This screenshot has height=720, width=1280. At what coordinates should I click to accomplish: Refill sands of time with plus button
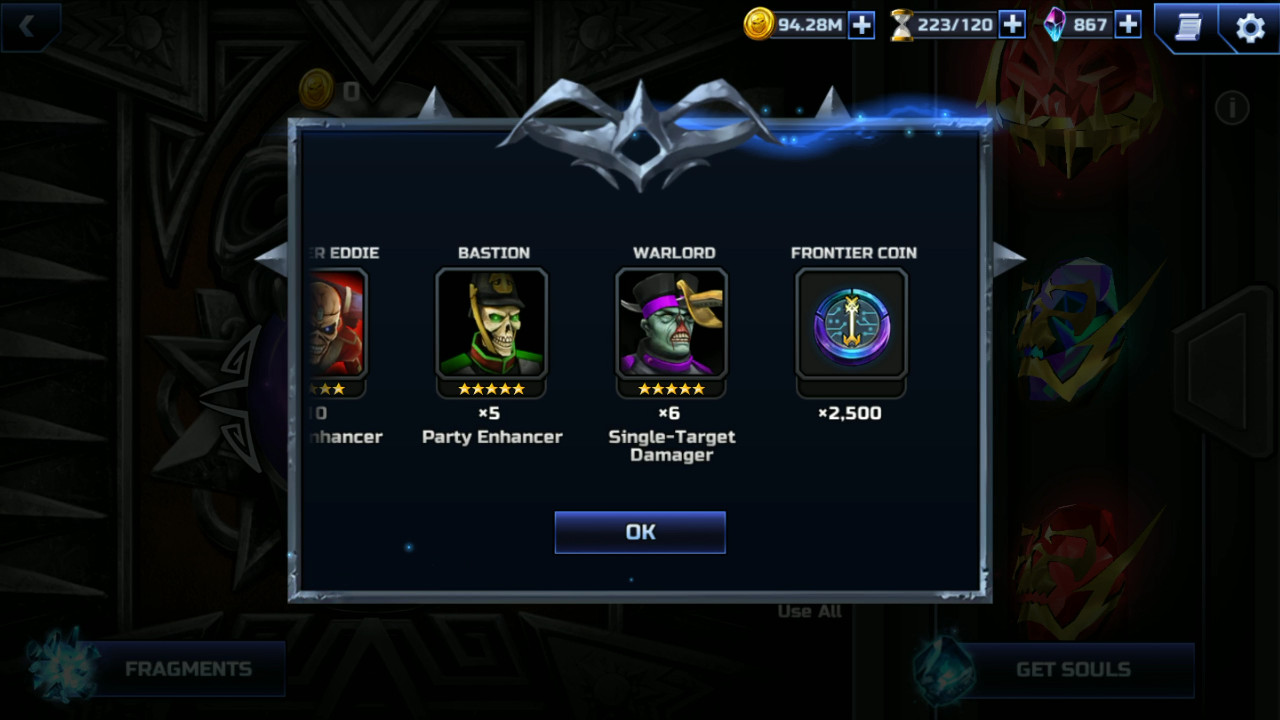(1012, 25)
